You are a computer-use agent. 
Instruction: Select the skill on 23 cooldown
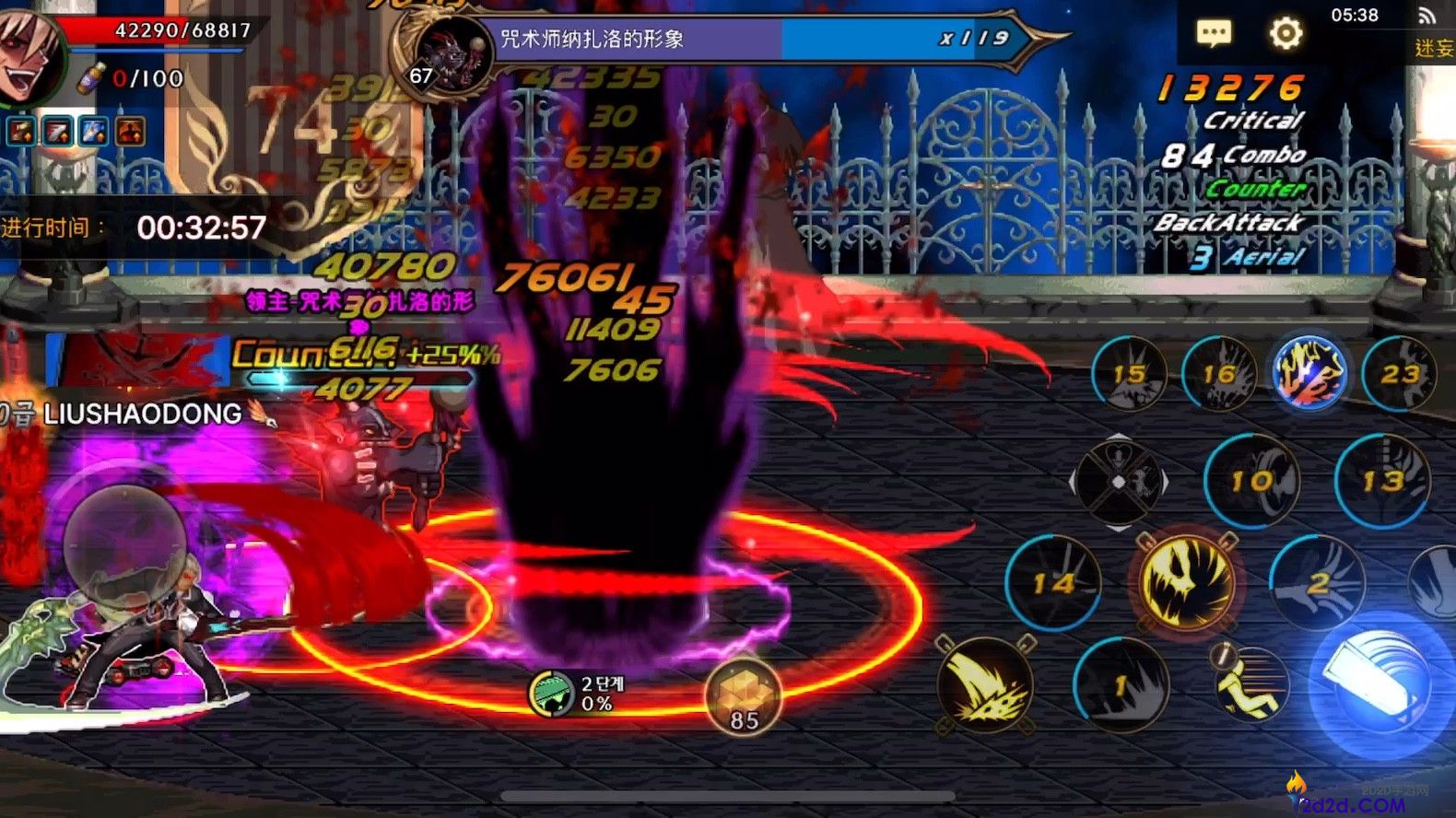1399,373
